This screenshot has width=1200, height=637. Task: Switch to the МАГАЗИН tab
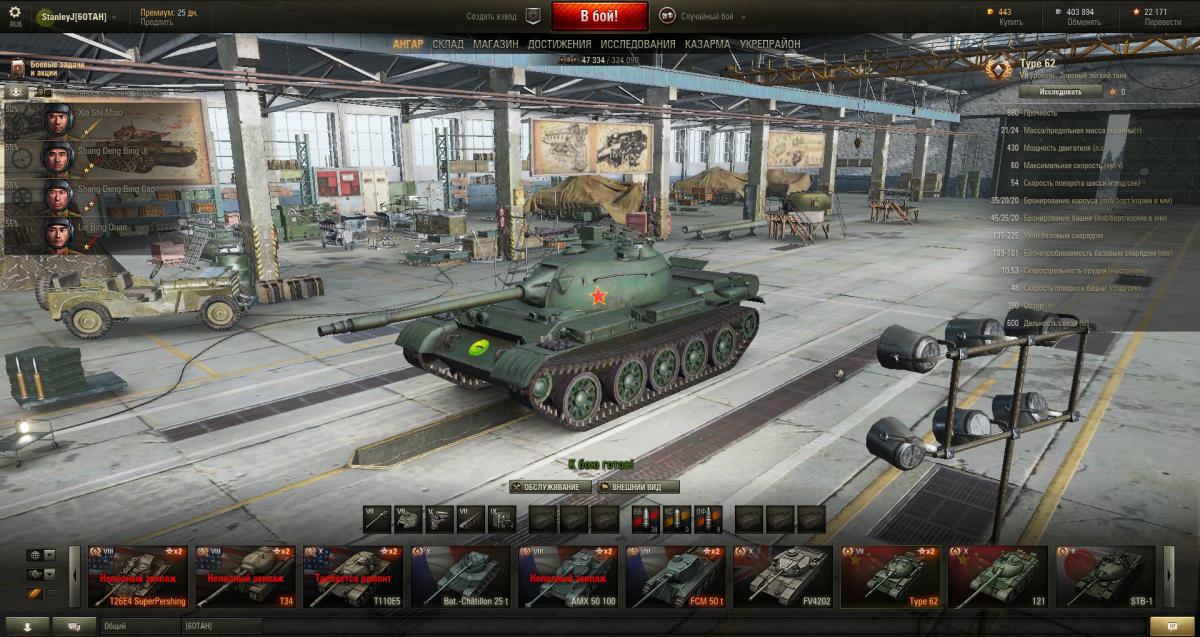point(495,45)
